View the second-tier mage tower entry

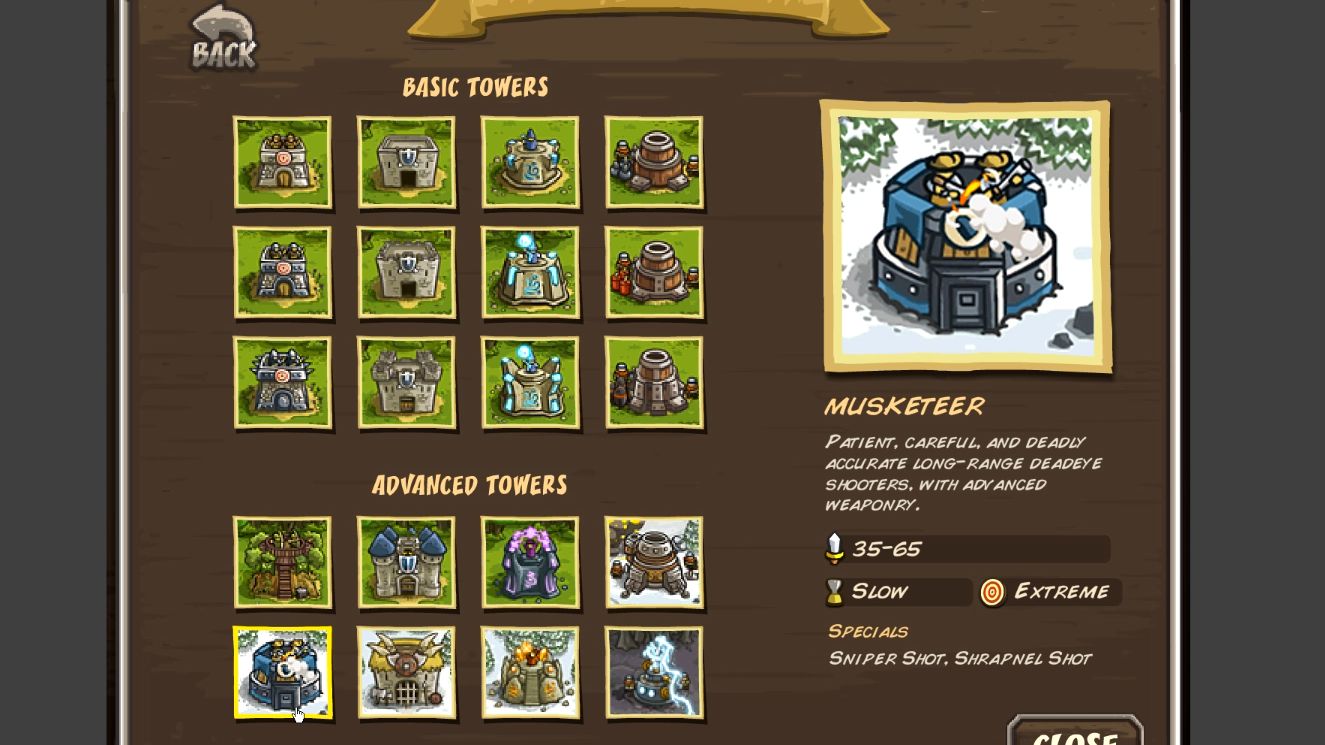pos(530,272)
